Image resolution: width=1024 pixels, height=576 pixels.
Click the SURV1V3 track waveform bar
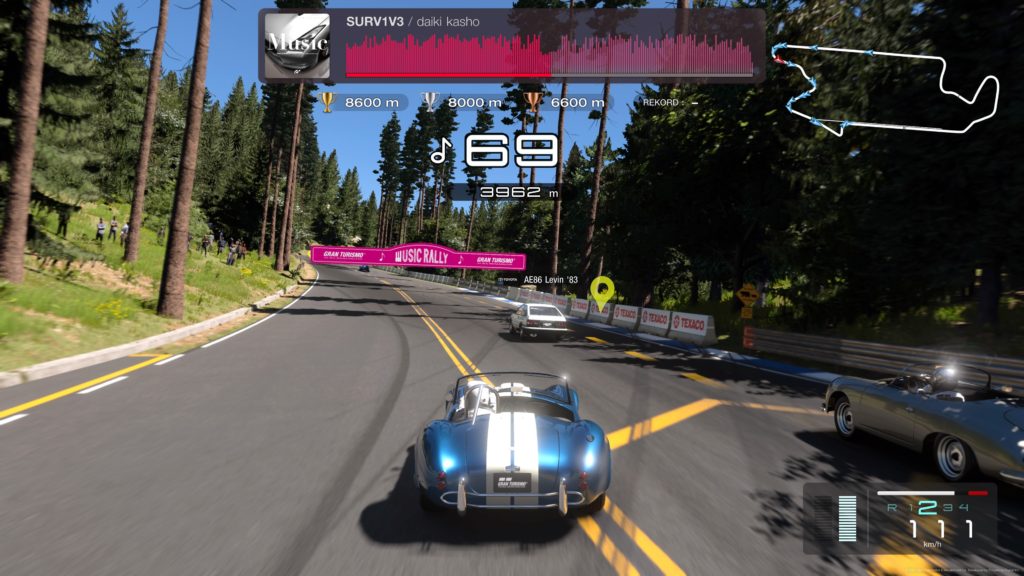549,56
